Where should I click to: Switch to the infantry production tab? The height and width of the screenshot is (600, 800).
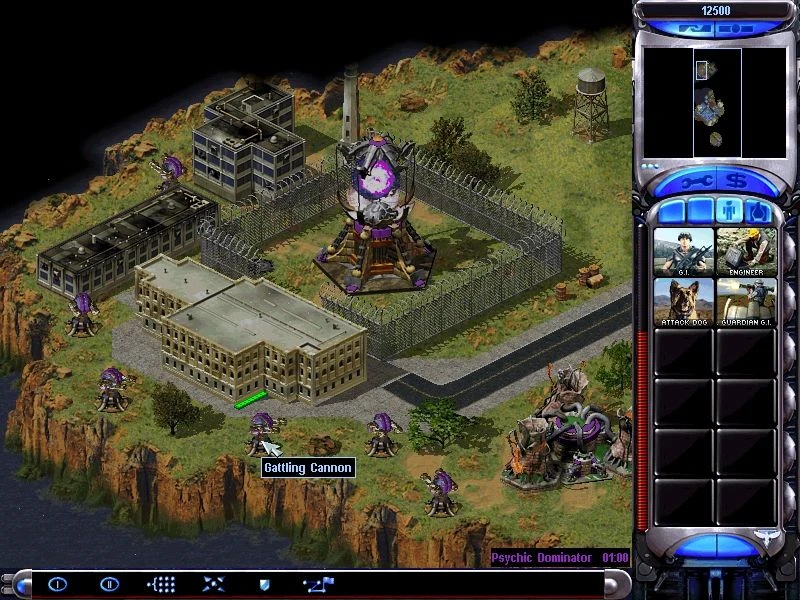(x=727, y=212)
